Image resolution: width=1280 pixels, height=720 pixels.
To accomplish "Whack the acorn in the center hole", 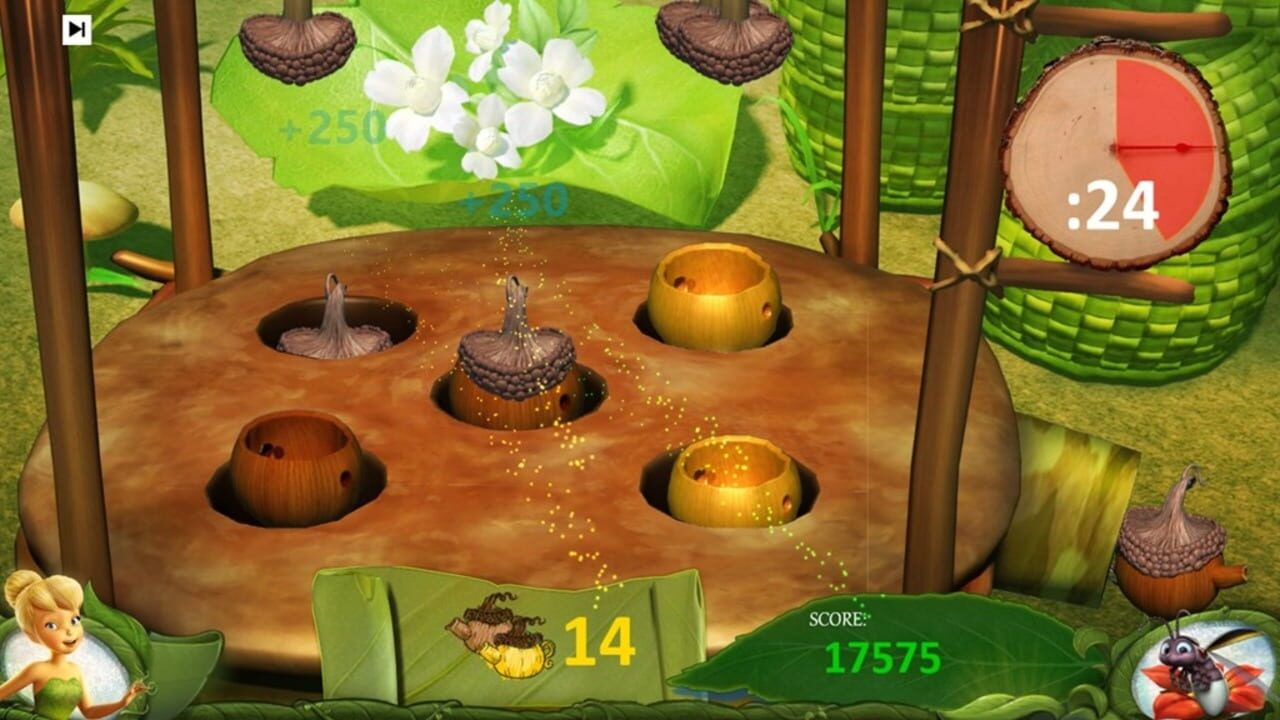I will (512, 370).
